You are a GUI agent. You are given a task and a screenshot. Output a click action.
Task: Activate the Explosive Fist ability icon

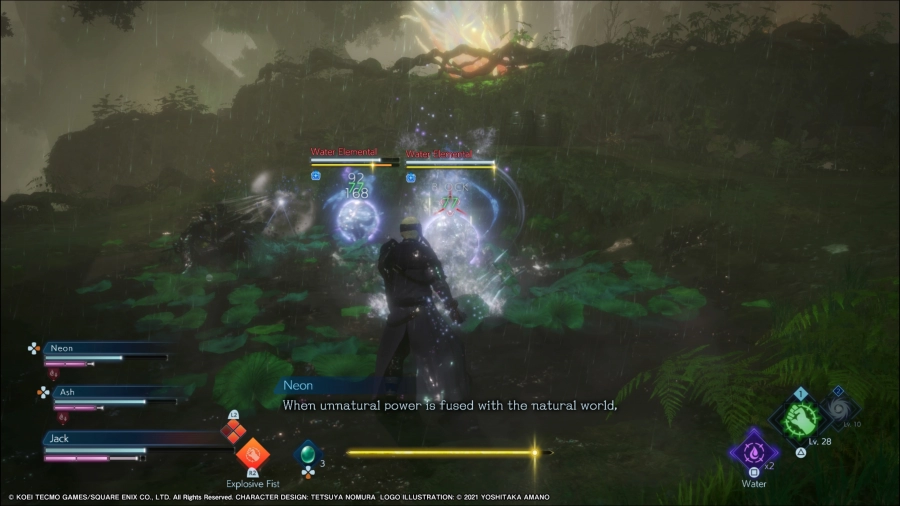tap(252, 453)
